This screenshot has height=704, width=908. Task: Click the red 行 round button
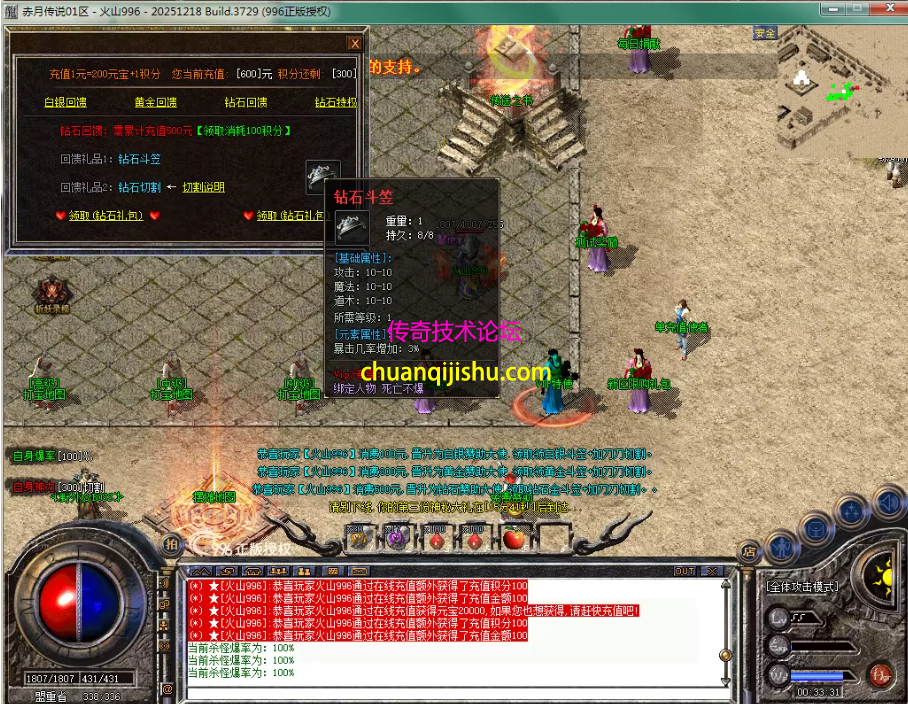point(879,674)
